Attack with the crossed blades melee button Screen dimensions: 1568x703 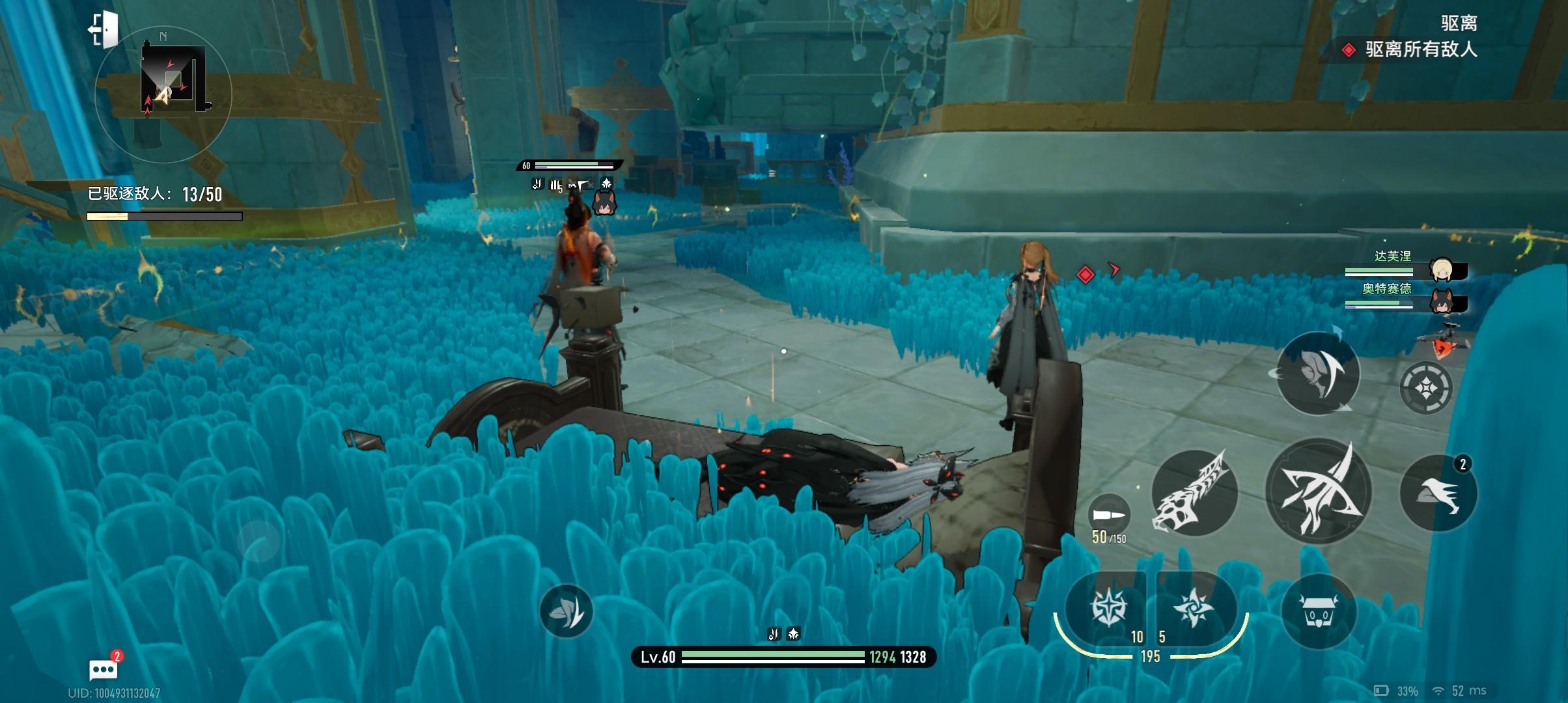point(1318,491)
